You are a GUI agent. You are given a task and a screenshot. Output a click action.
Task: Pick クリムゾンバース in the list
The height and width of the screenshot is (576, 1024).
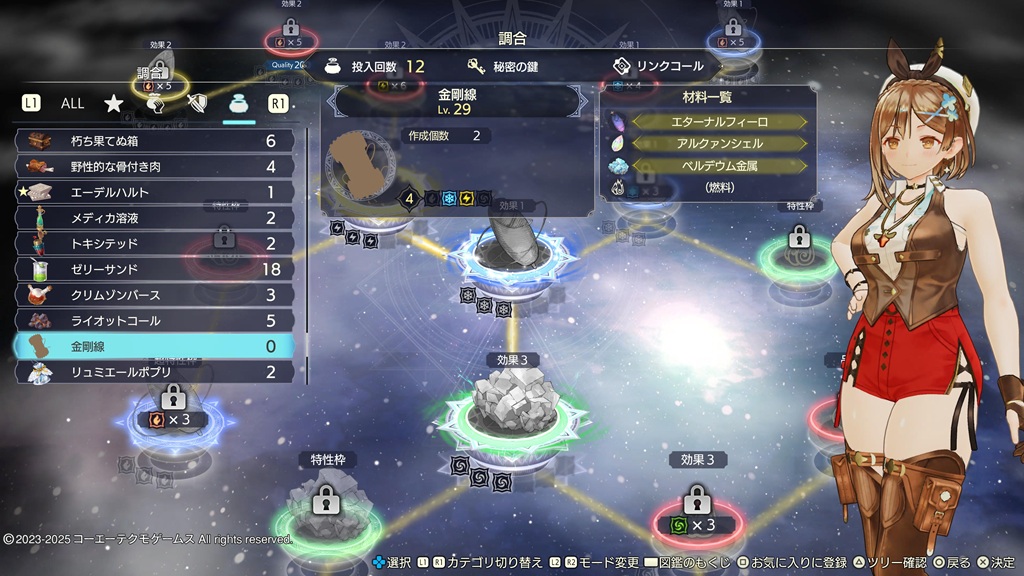(x=154, y=295)
